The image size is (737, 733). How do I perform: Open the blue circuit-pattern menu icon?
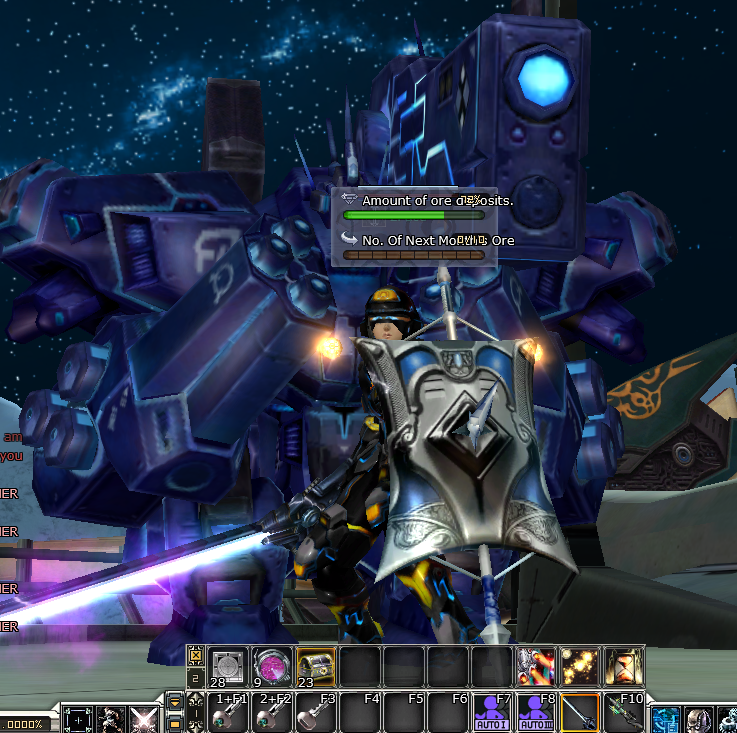point(666,720)
